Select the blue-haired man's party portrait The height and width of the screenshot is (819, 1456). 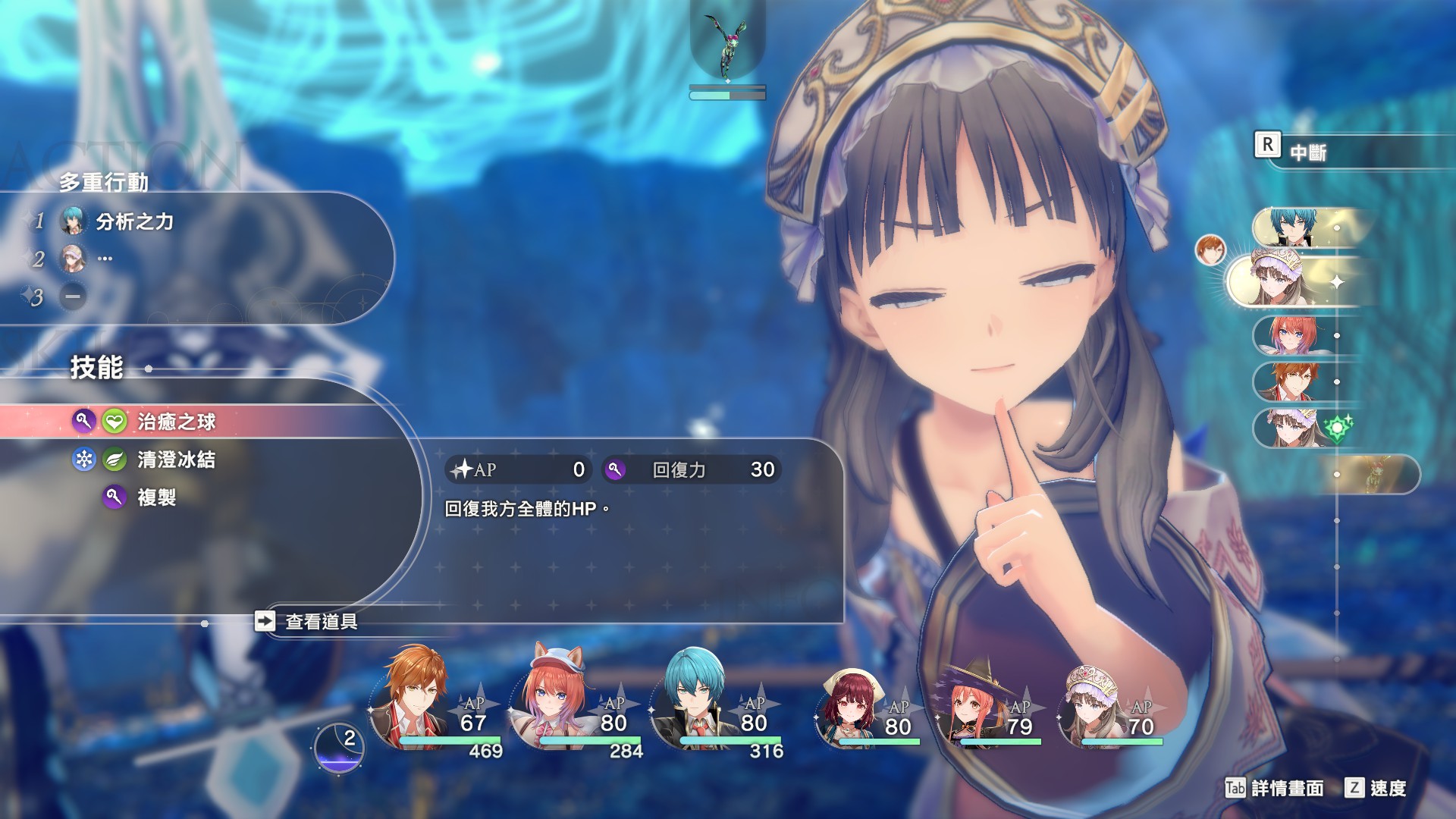pyautogui.click(x=694, y=698)
